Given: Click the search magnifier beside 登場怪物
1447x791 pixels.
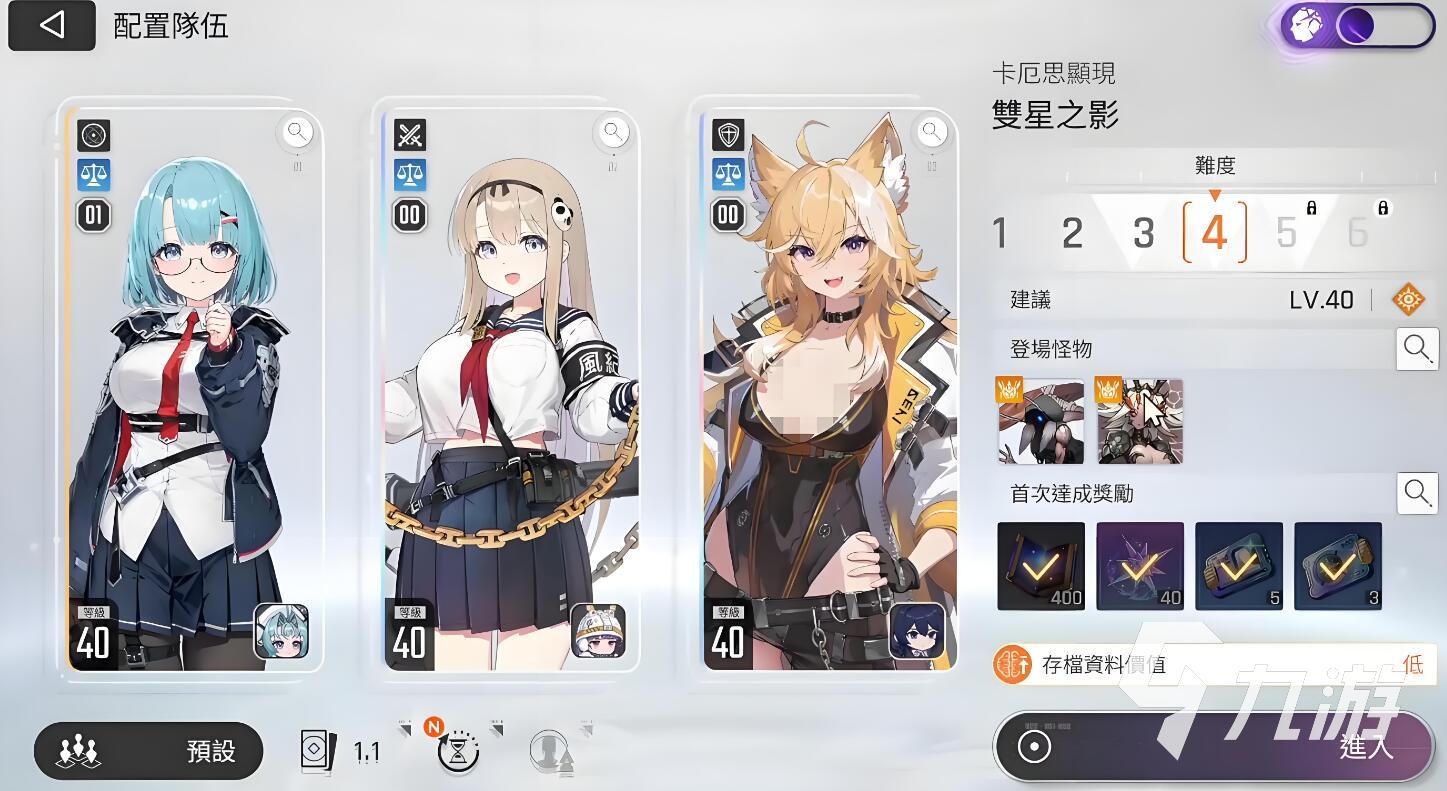Looking at the screenshot, I should tap(1417, 349).
